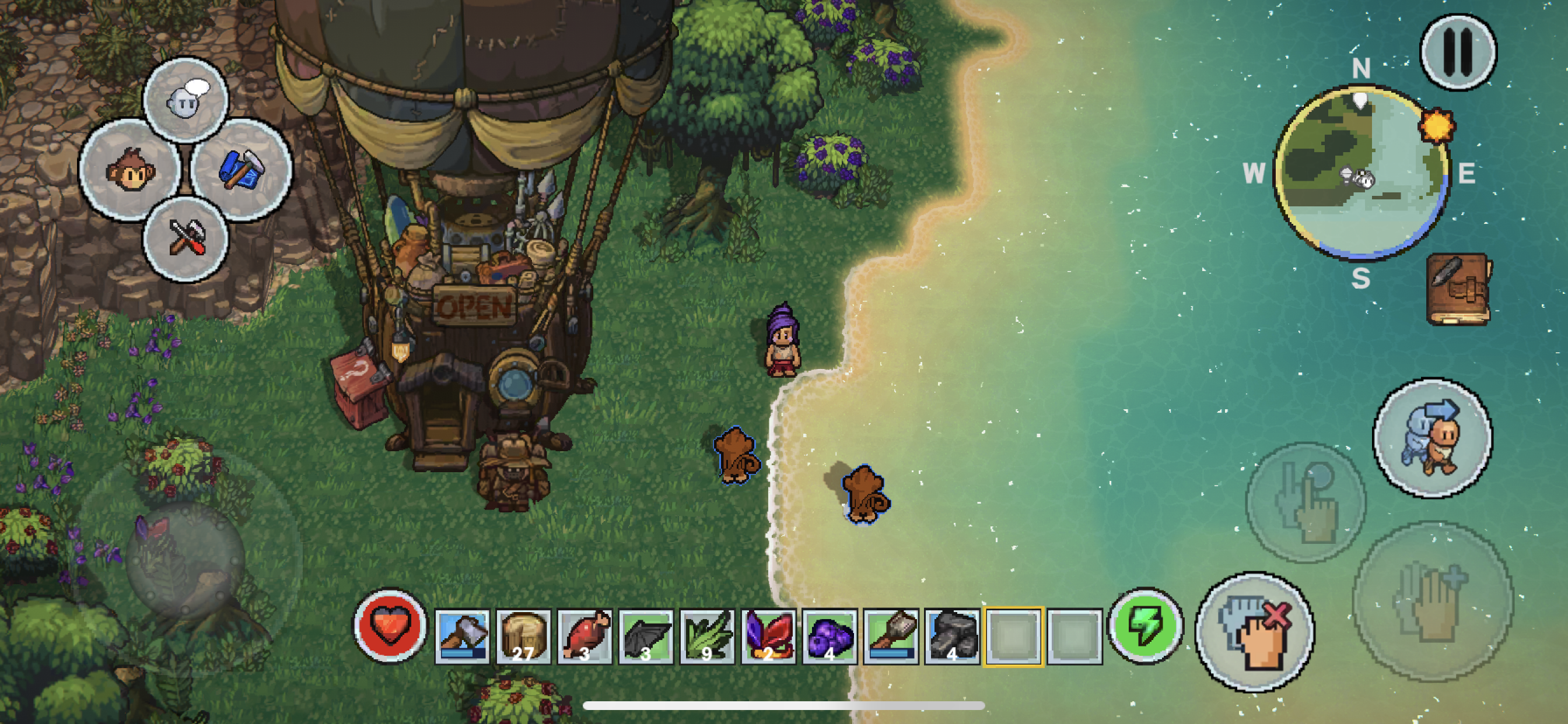Pause the game
This screenshot has width=1568, height=724.
pos(1458,52)
